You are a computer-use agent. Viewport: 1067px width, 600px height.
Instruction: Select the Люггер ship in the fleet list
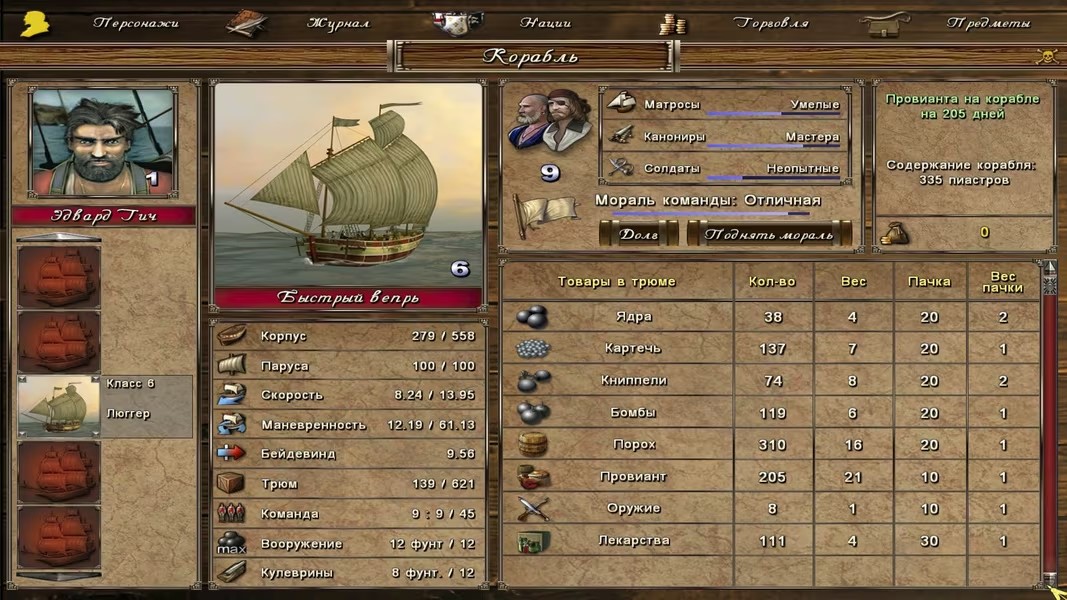click(104, 406)
